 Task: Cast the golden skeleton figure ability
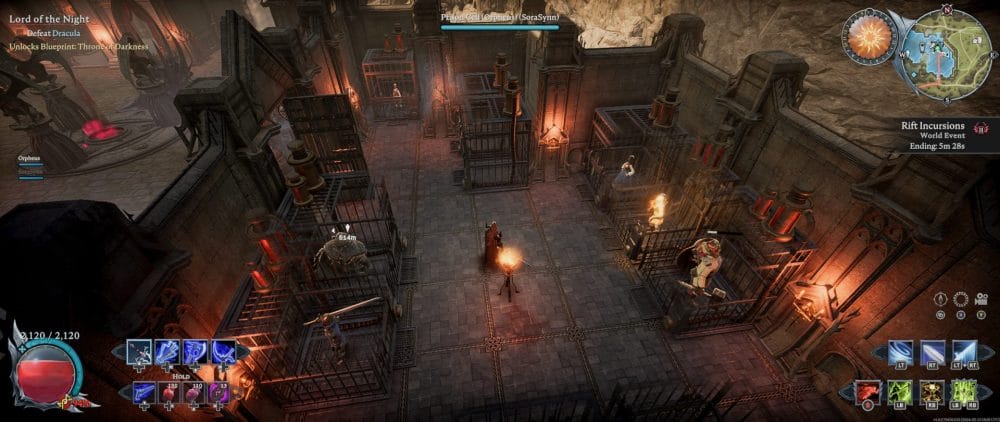933,392
